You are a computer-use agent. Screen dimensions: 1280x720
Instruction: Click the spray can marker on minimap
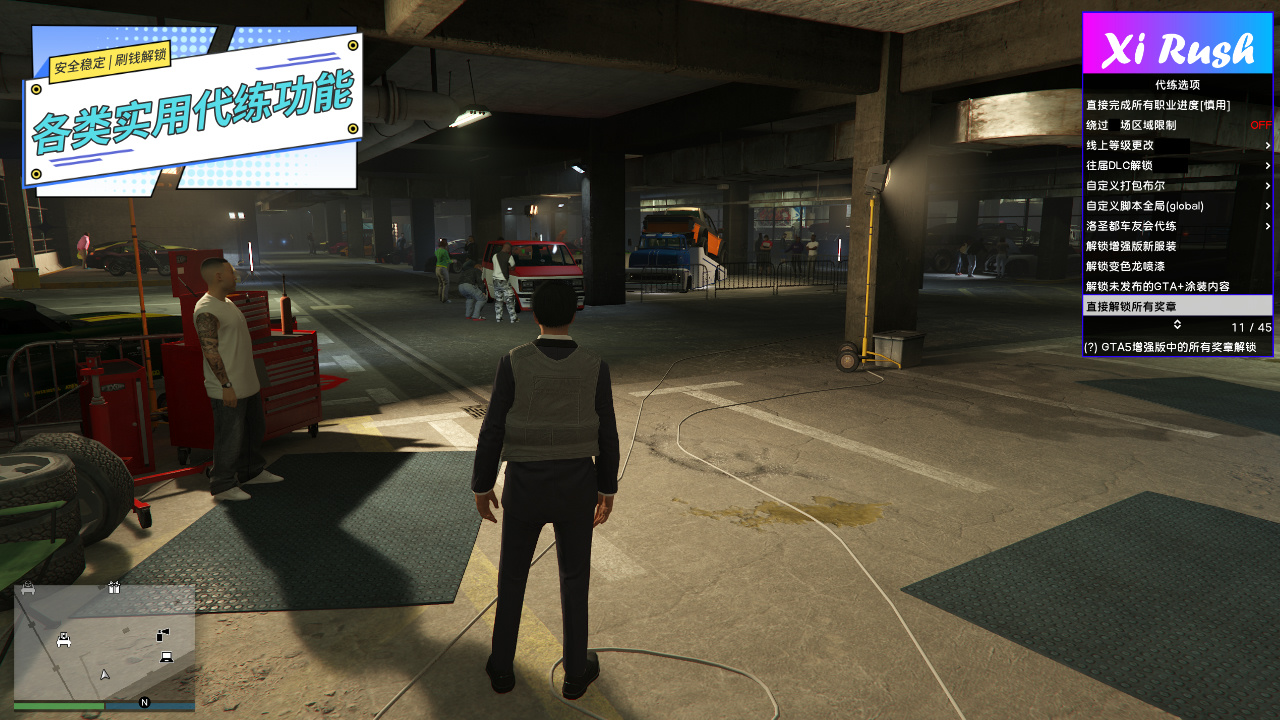(x=163, y=634)
